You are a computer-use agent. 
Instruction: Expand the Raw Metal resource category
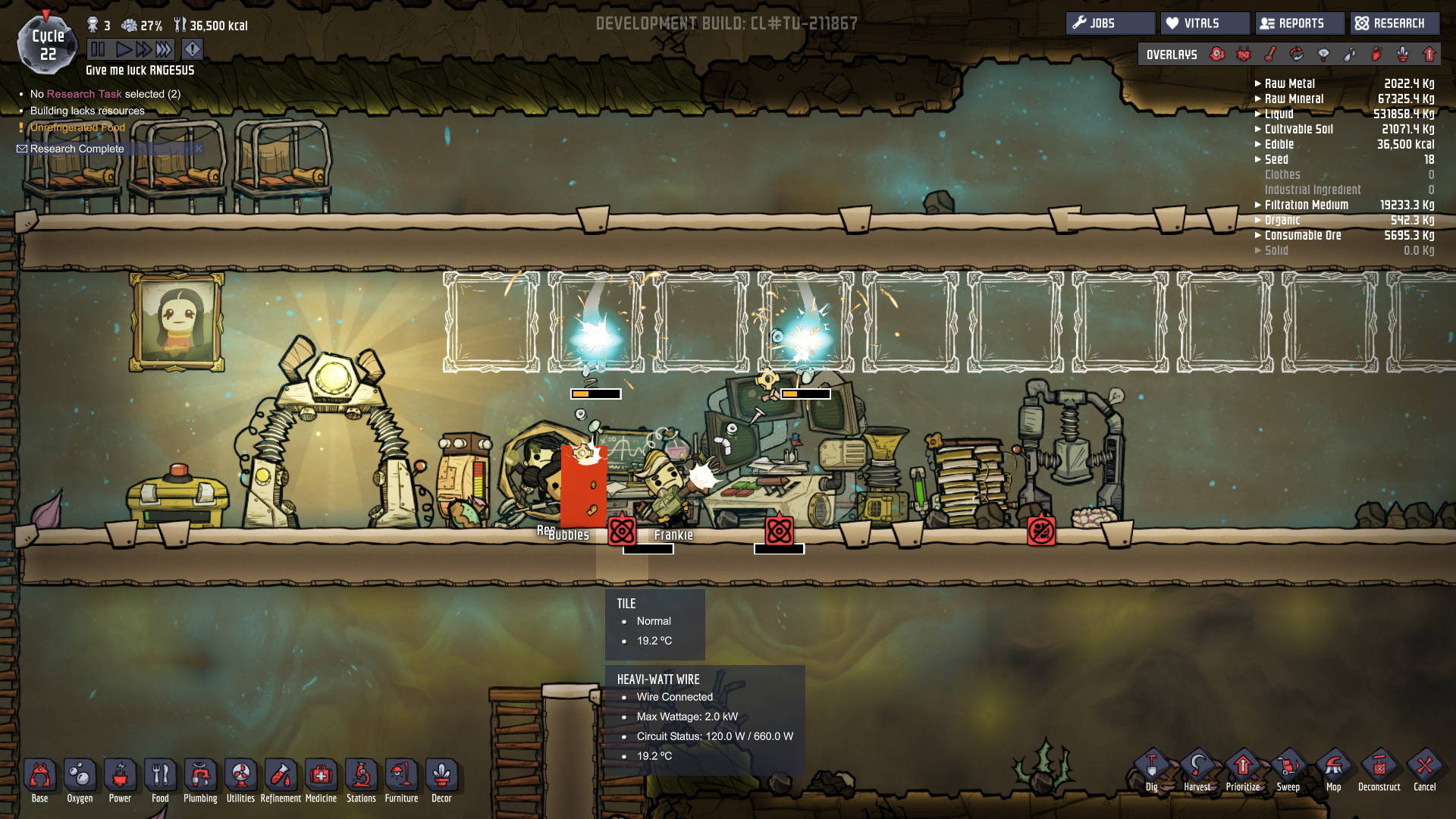(x=1289, y=83)
